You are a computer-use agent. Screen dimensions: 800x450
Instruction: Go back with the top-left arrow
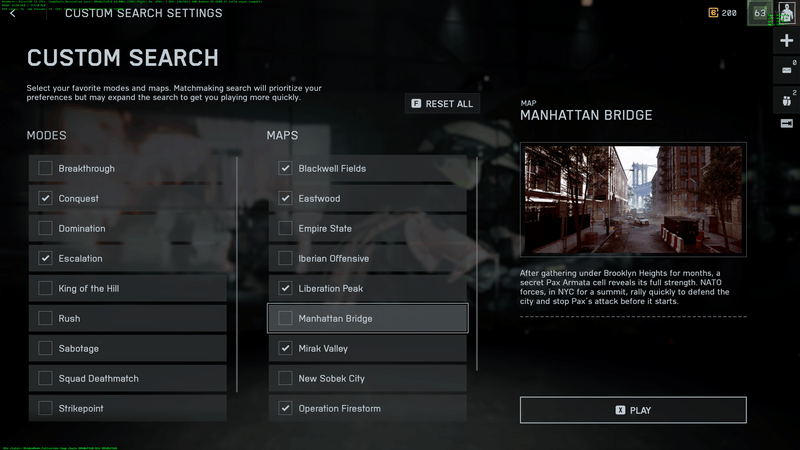(x=12, y=14)
